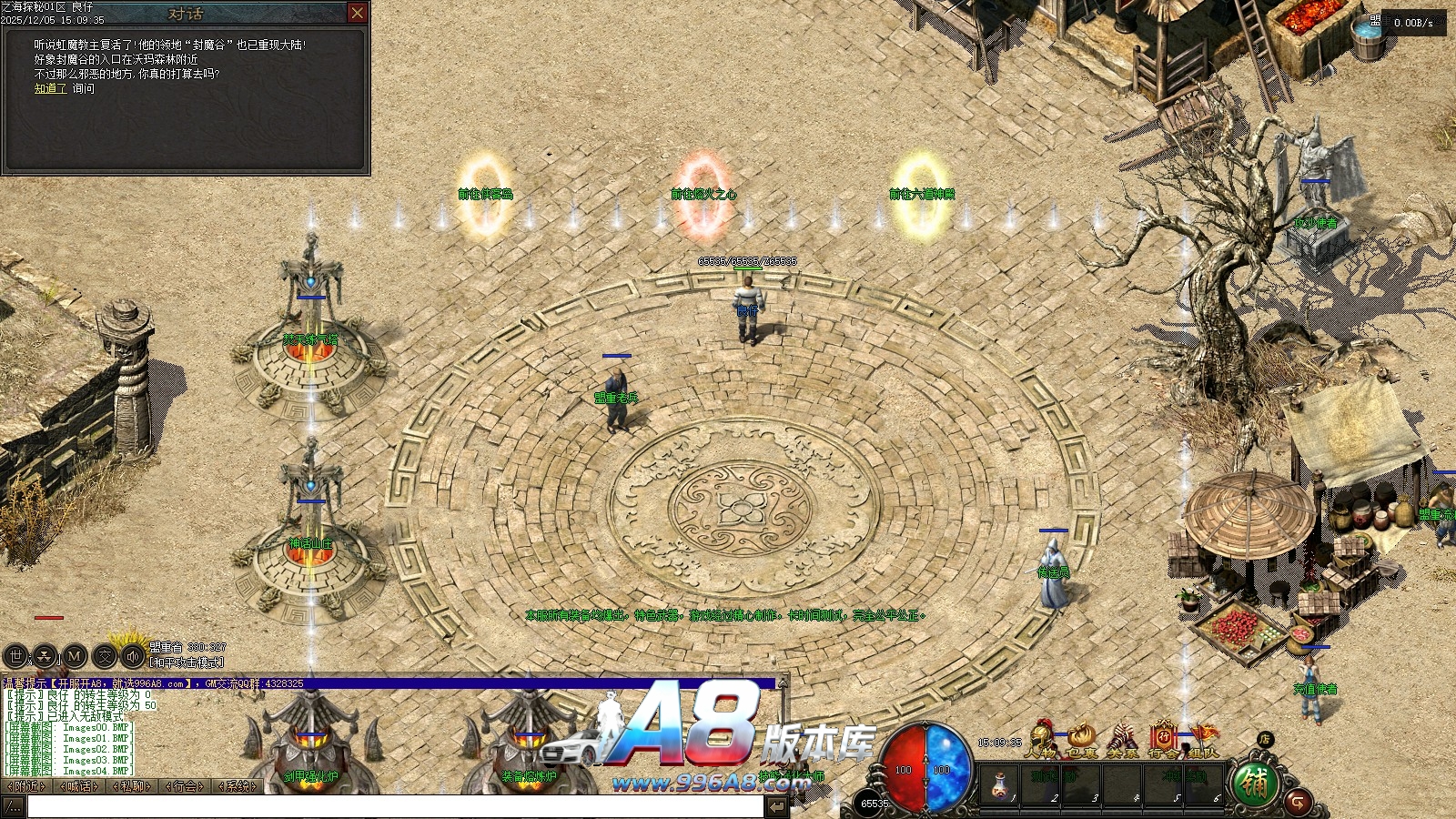This screenshot has width=1456, height=819.
Task: Choose the 知道了 dialogue reply
Action: coord(50,88)
